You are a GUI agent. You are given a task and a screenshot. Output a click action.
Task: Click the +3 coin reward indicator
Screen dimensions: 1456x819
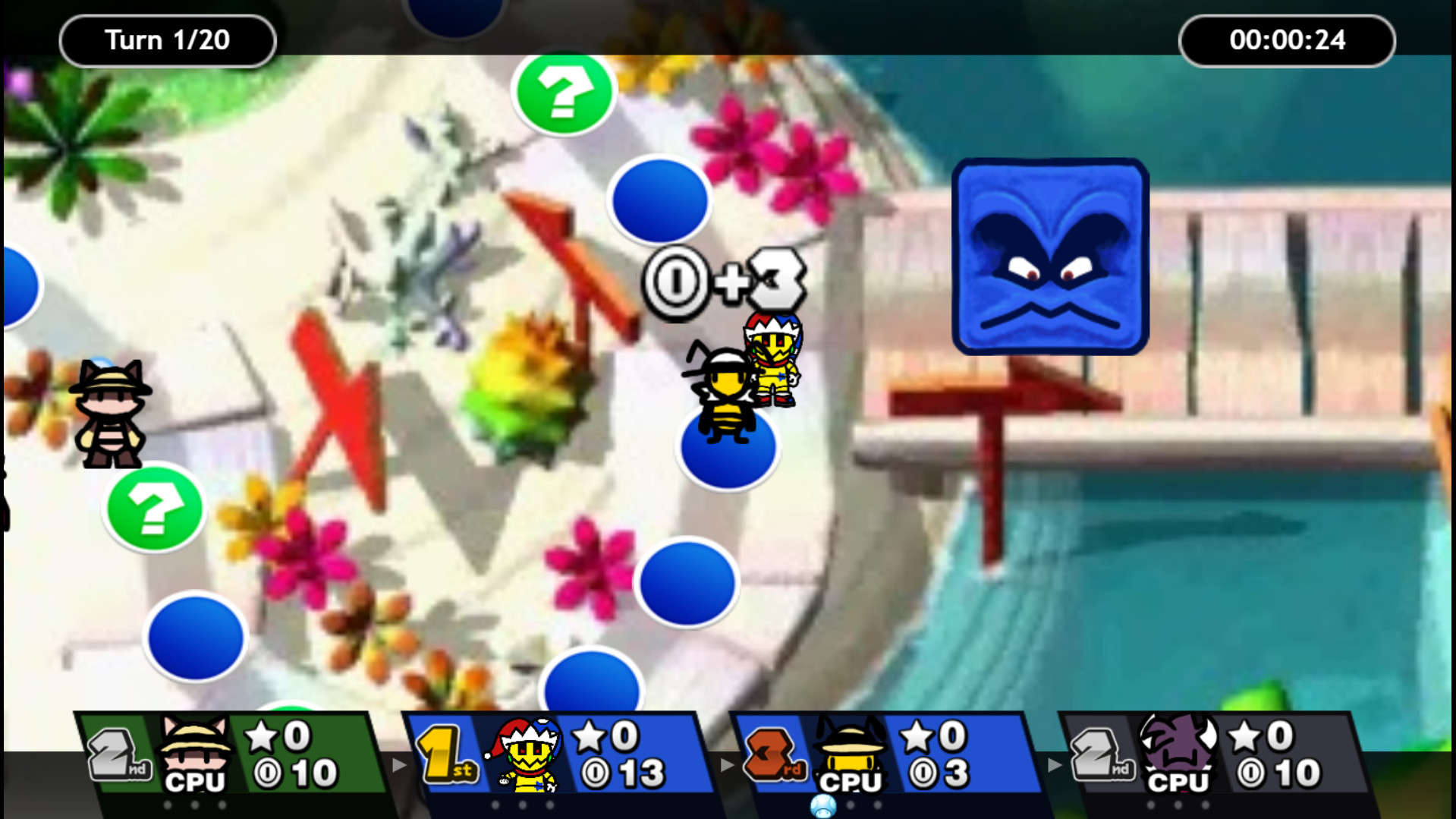[725, 281]
